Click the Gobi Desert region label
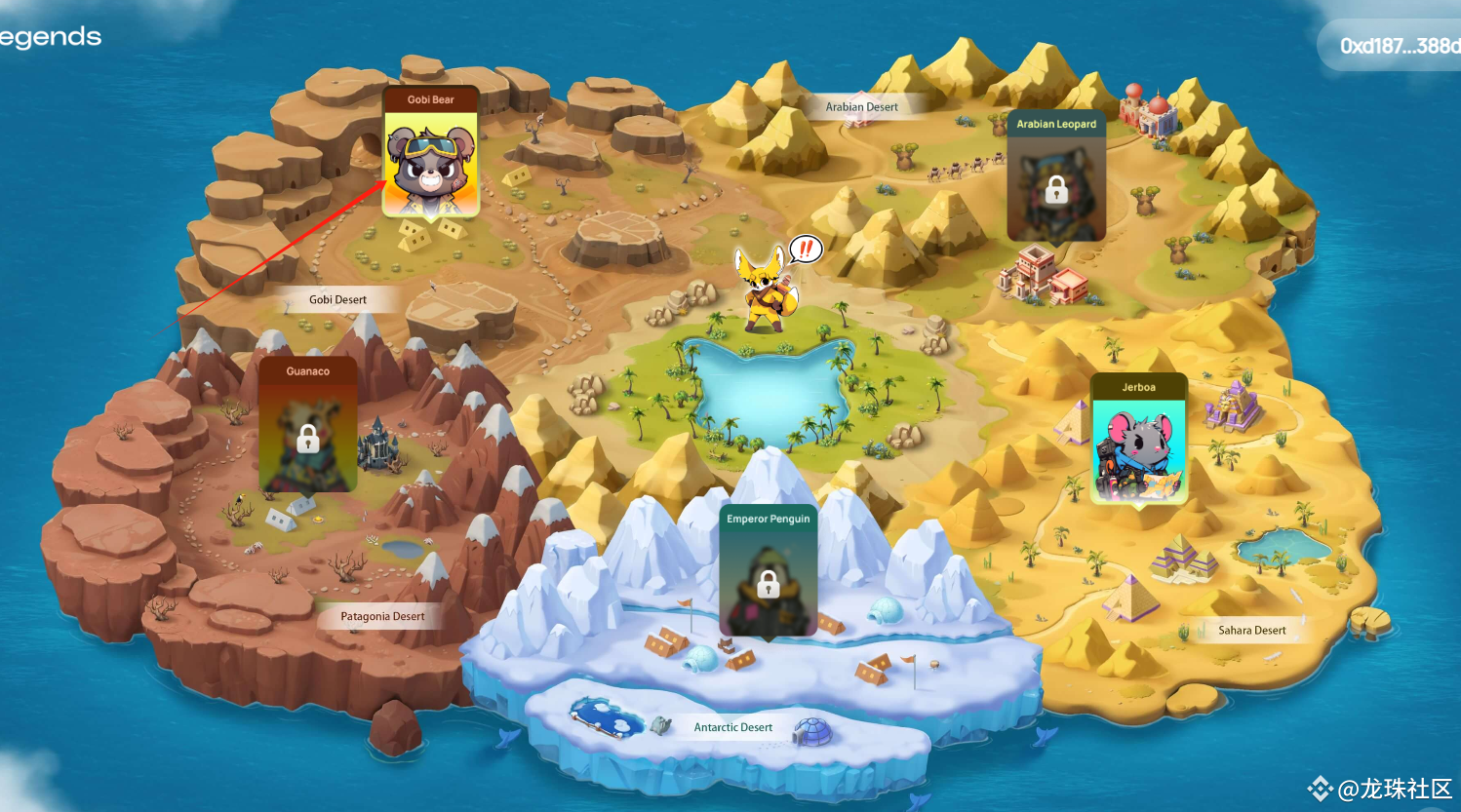Viewport: 1461px width, 812px height. [x=337, y=299]
